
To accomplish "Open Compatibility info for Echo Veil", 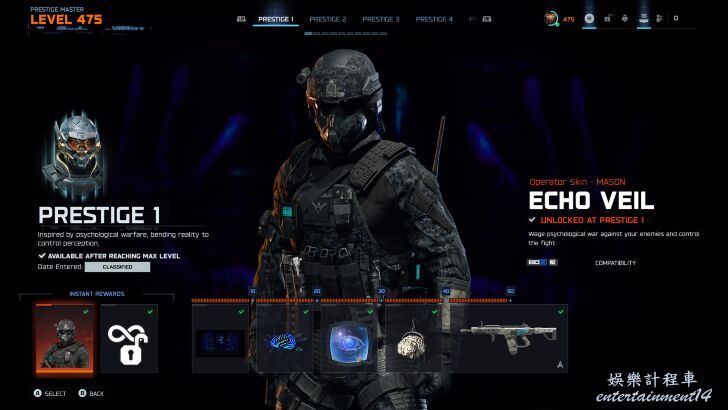I will pyautogui.click(x=615, y=263).
